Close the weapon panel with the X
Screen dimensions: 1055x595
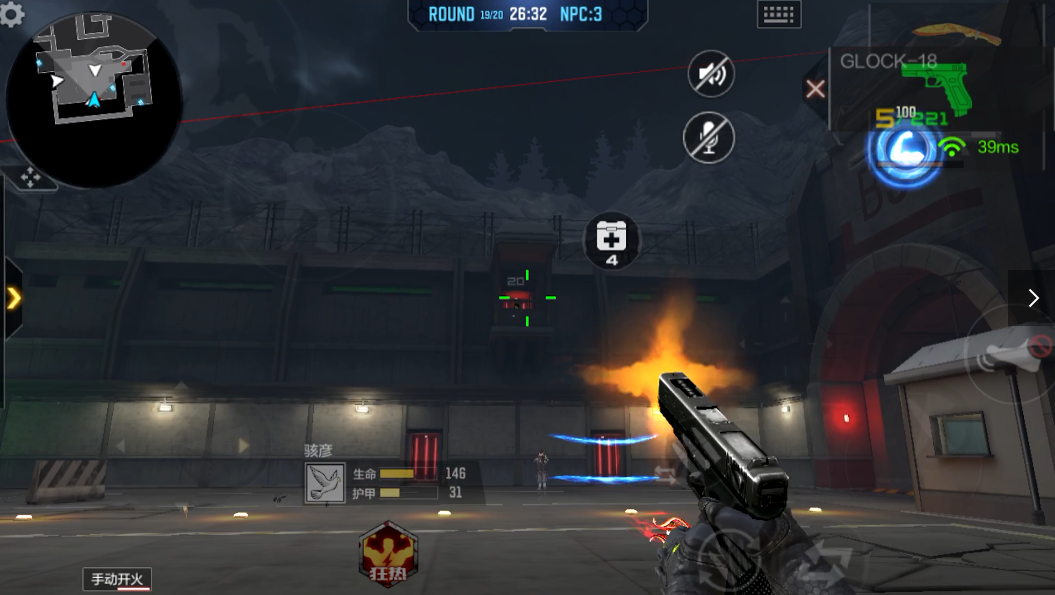click(815, 89)
